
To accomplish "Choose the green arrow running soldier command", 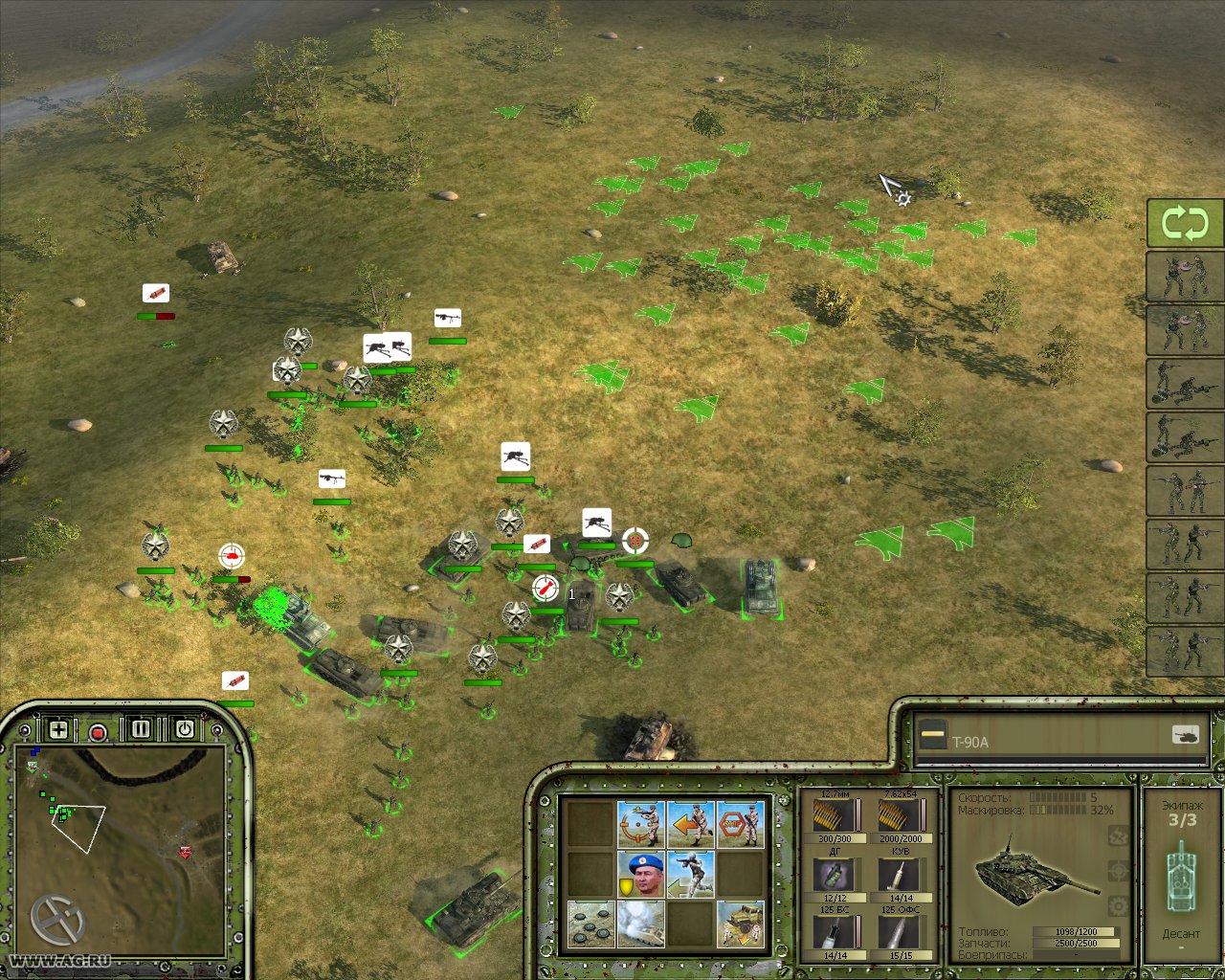I will (690, 874).
